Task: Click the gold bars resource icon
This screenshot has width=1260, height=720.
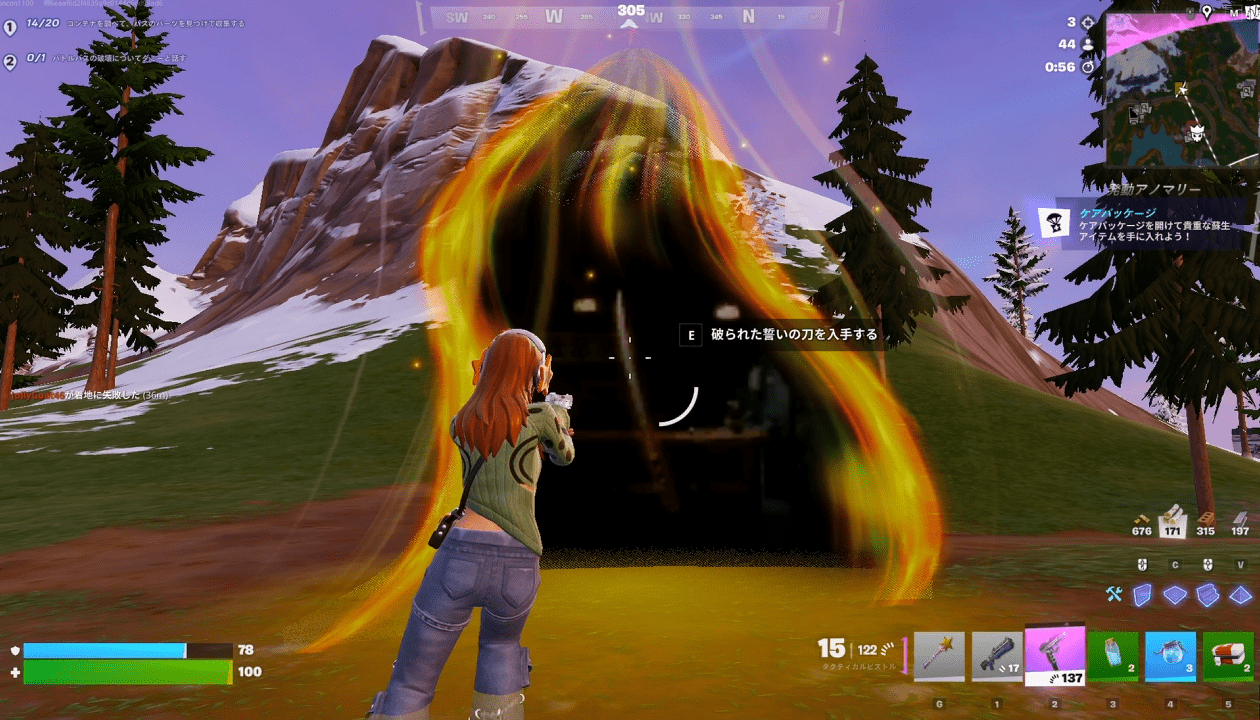Action: point(1141,520)
